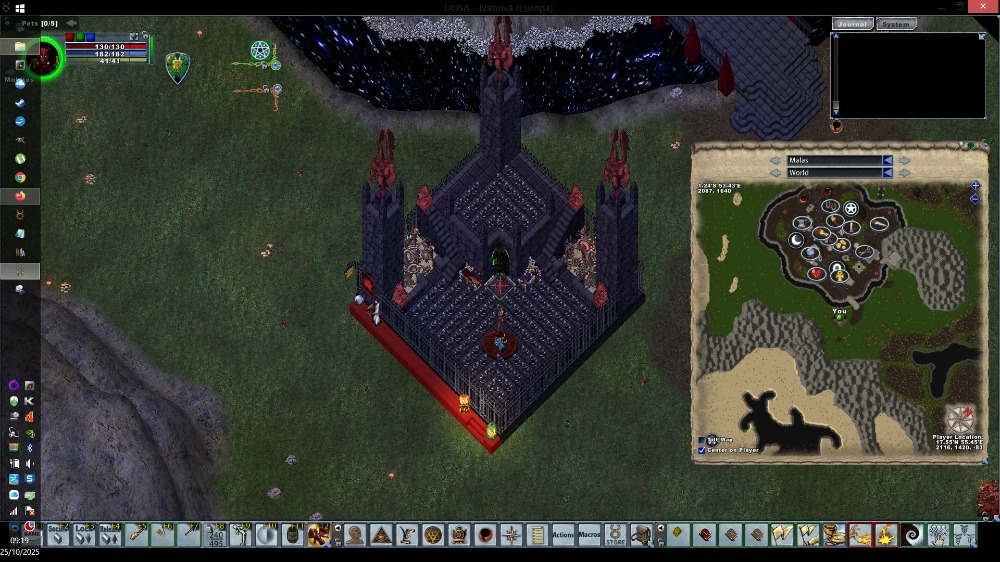Open the World area dropdown
Image resolution: width=1000 pixels, height=562 pixels.
click(887, 173)
